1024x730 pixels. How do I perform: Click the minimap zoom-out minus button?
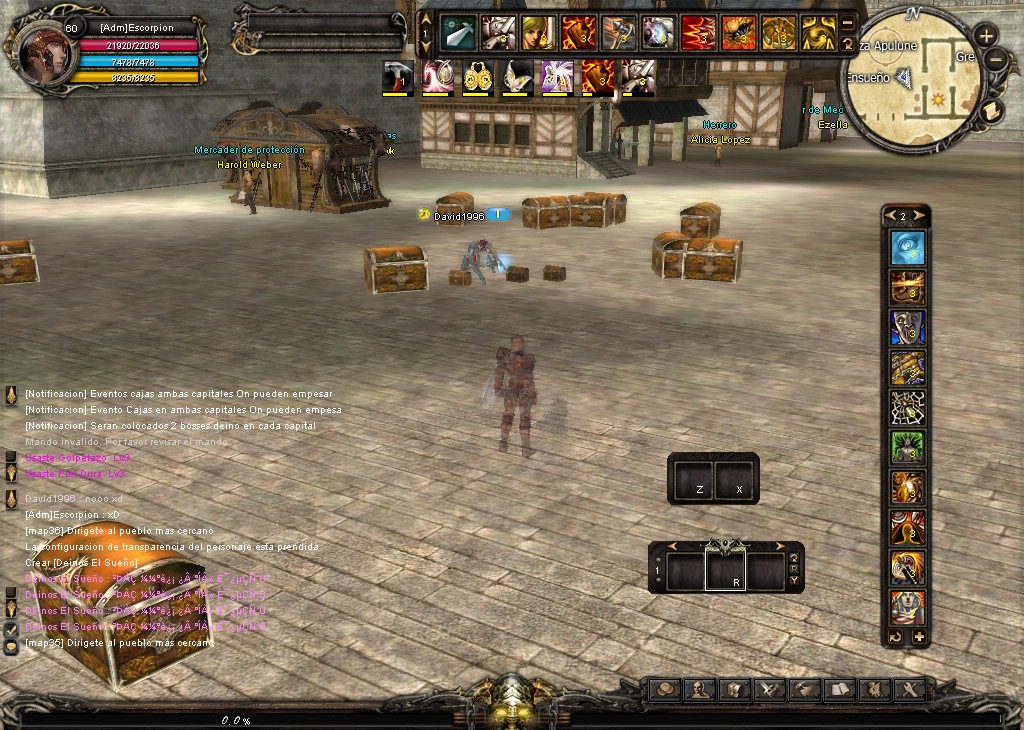click(994, 59)
